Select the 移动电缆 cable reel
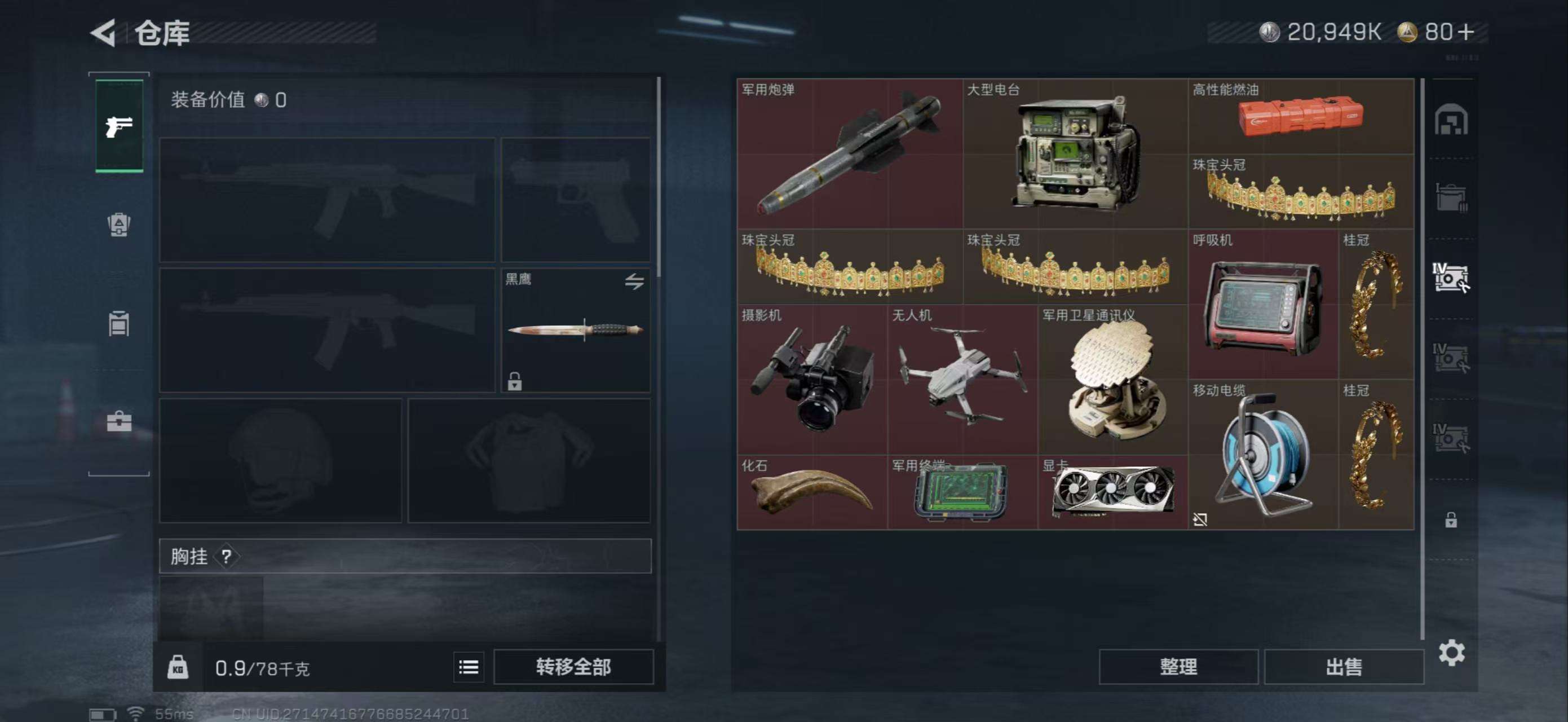The width and height of the screenshot is (1568, 722). [1263, 454]
